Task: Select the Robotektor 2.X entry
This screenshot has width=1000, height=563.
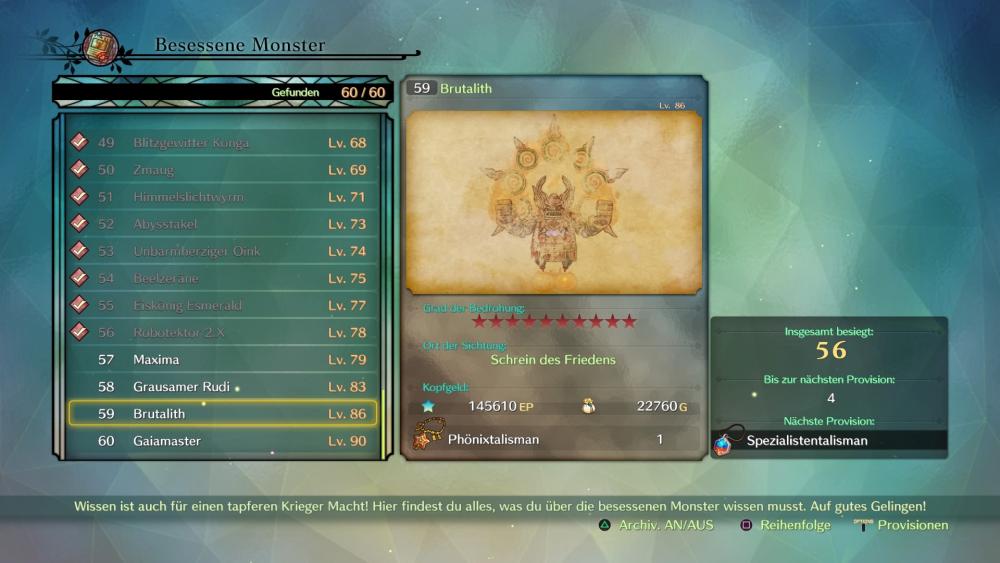Action: [222, 332]
